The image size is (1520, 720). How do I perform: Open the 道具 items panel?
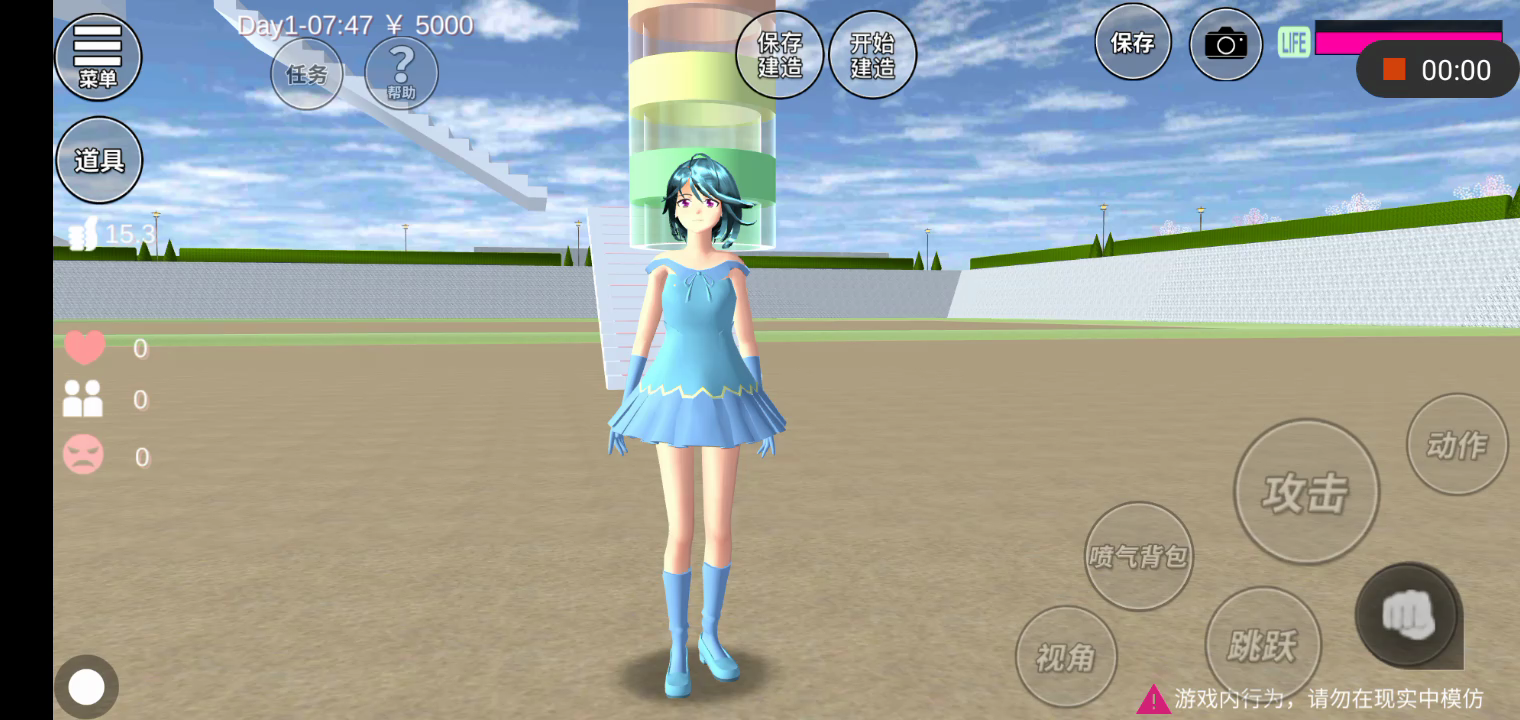98,160
